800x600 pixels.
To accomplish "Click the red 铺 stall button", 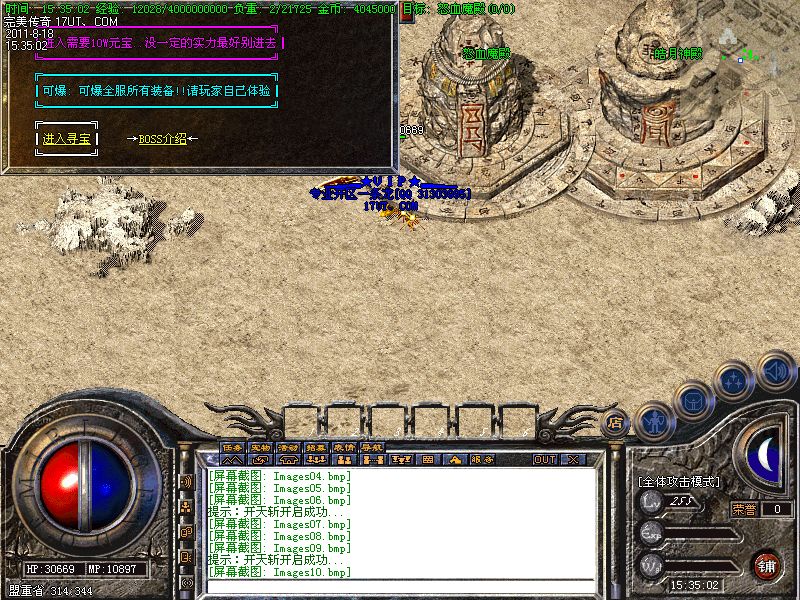I will click(x=766, y=564).
